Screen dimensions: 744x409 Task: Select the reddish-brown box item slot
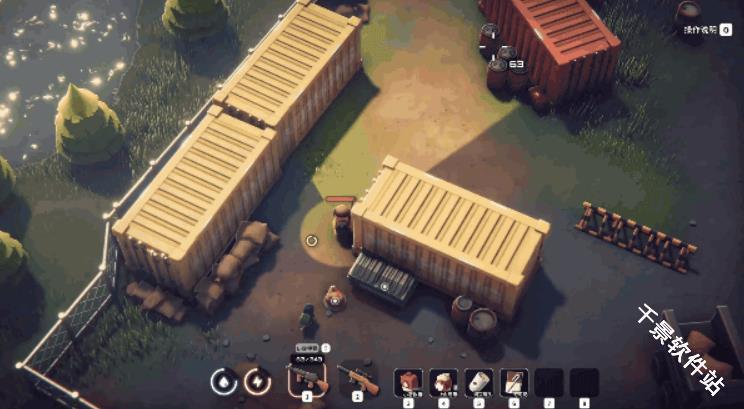[x=408, y=382]
